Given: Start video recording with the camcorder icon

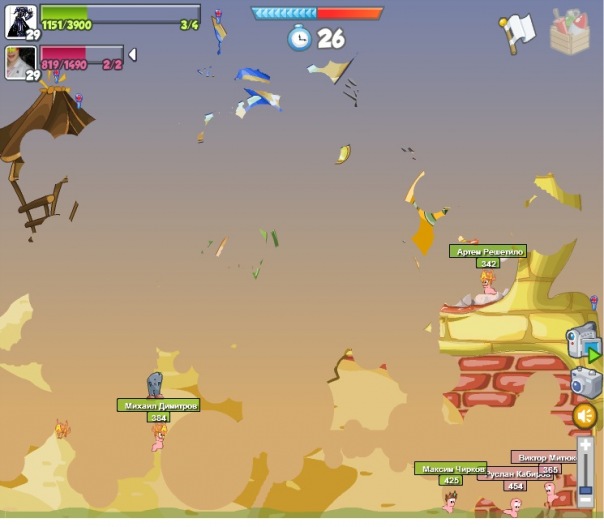Looking at the screenshot, I should [x=584, y=342].
